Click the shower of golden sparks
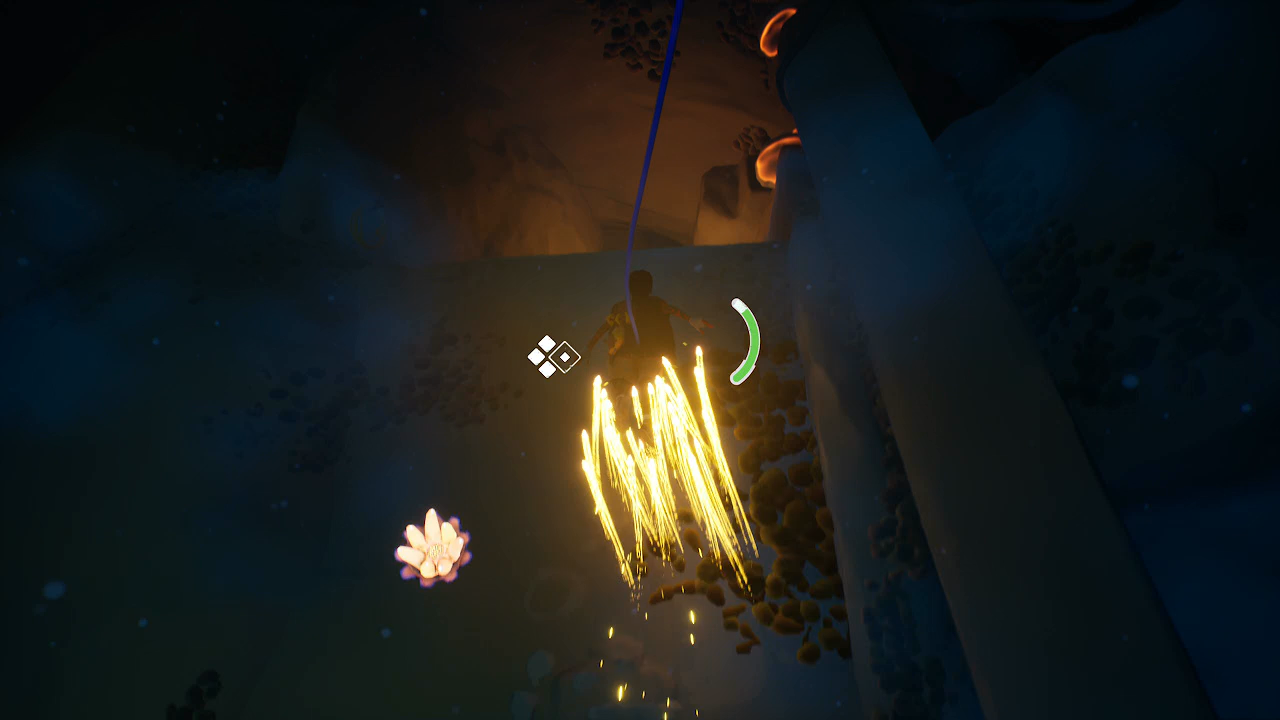The height and width of the screenshot is (720, 1280). tap(650, 470)
